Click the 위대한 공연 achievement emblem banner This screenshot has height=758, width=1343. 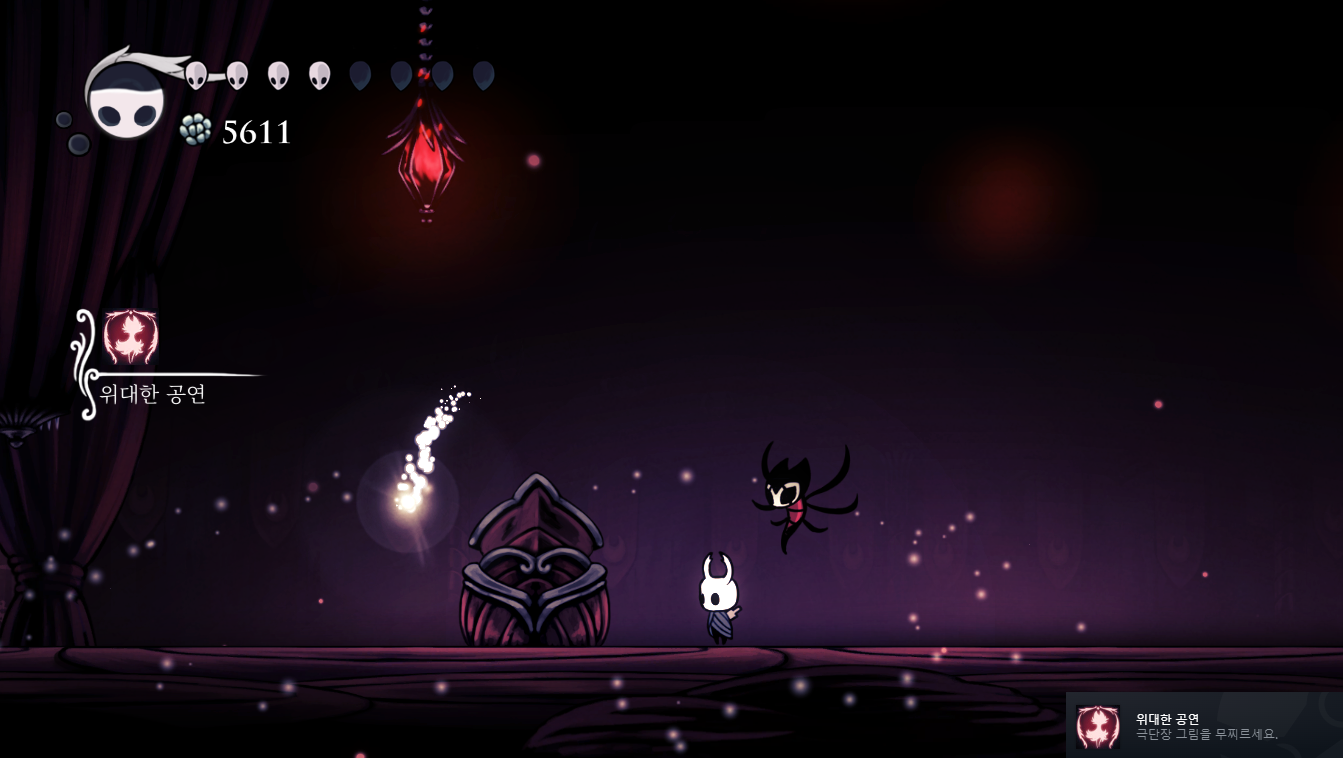tap(131, 338)
